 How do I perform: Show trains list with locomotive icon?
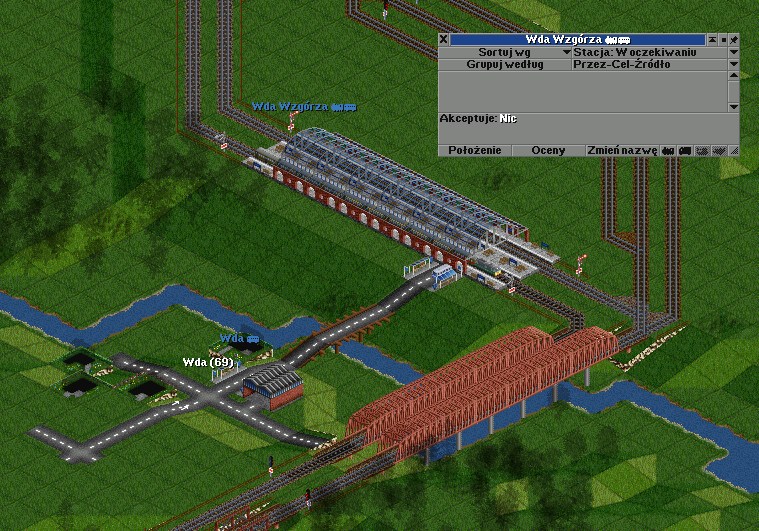click(x=668, y=150)
